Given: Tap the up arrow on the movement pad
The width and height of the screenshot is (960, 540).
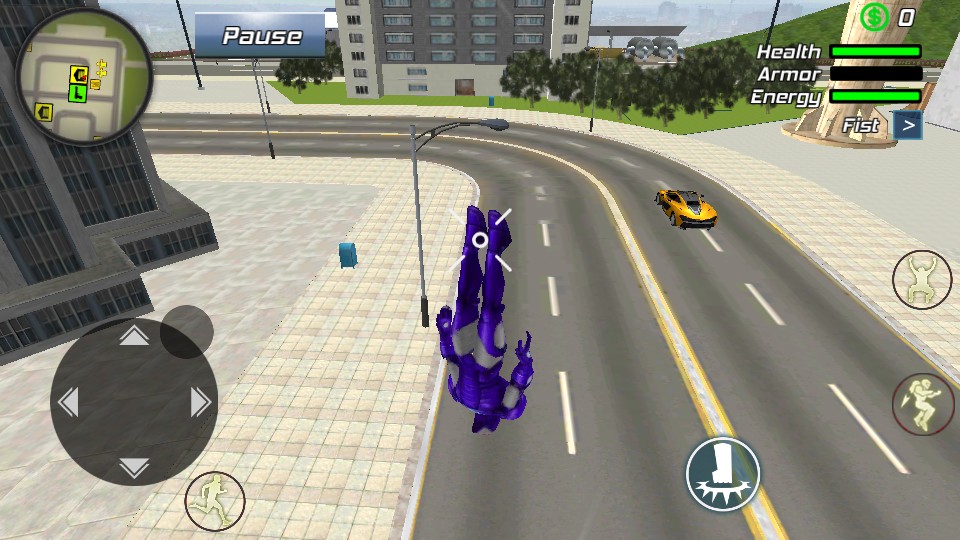Looking at the screenshot, I should (x=134, y=337).
